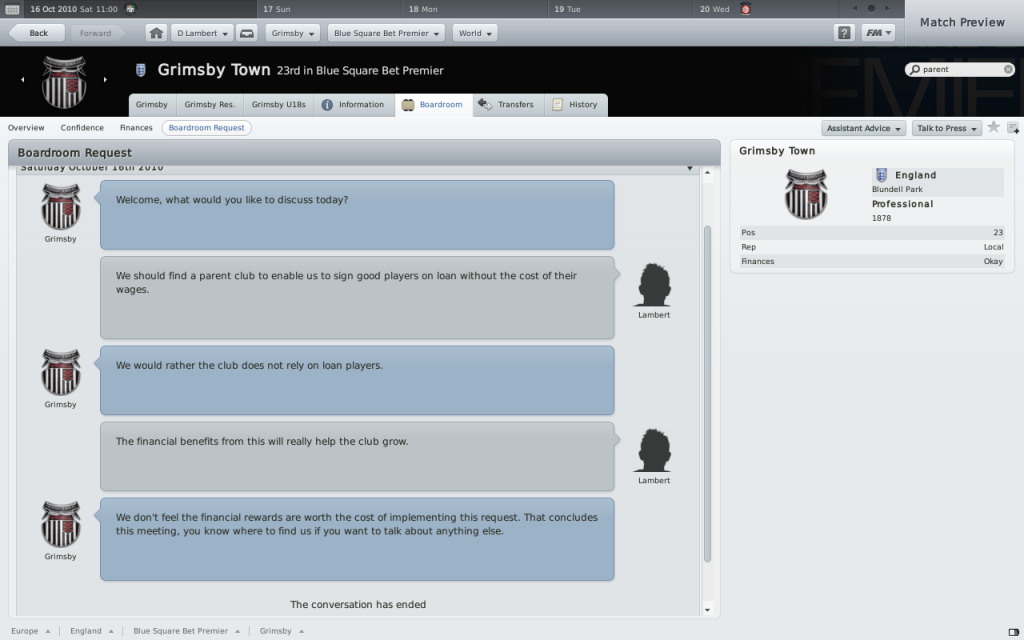Select the Confidence sub-tab
The width and height of the screenshot is (1024, 640).
click(82, 128)
